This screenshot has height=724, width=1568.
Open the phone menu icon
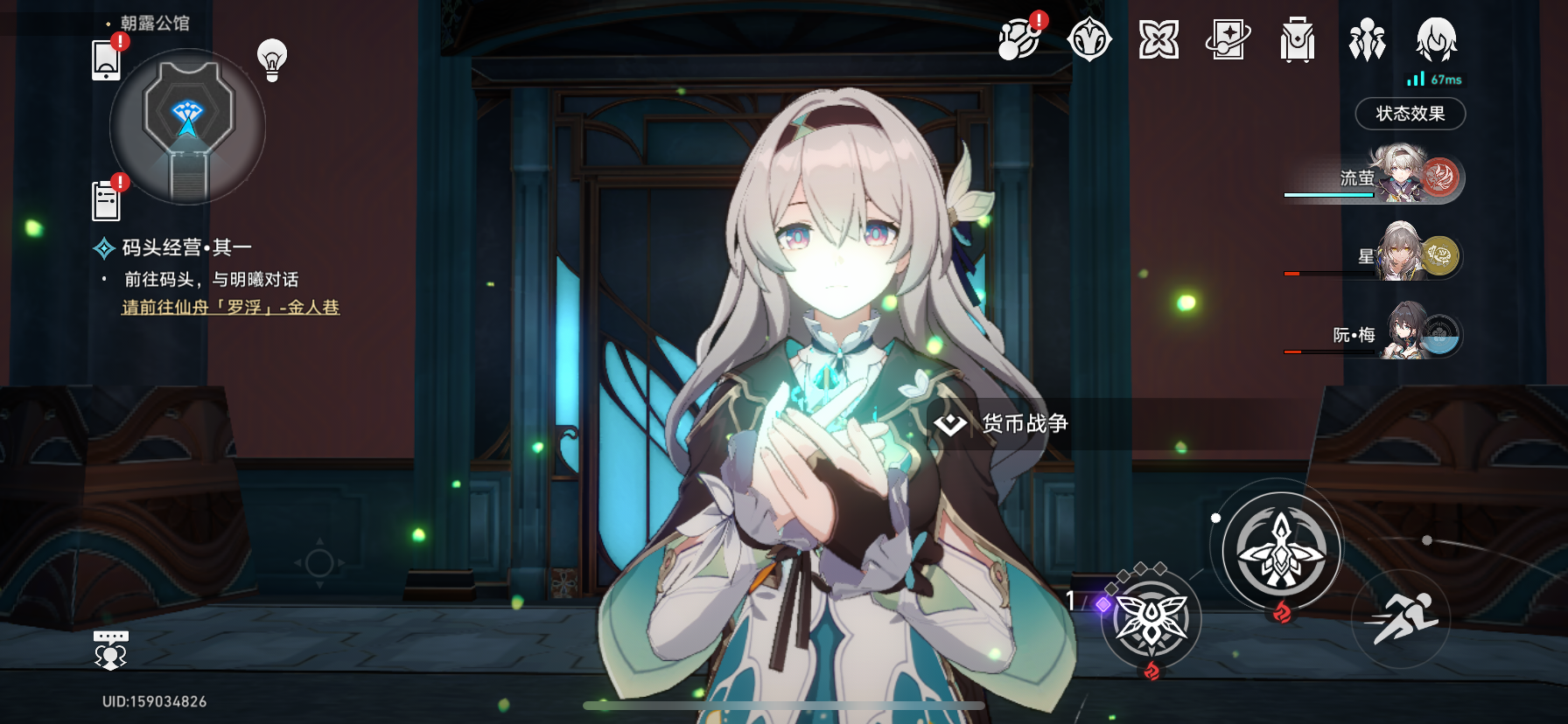click(x=106, y=59)
